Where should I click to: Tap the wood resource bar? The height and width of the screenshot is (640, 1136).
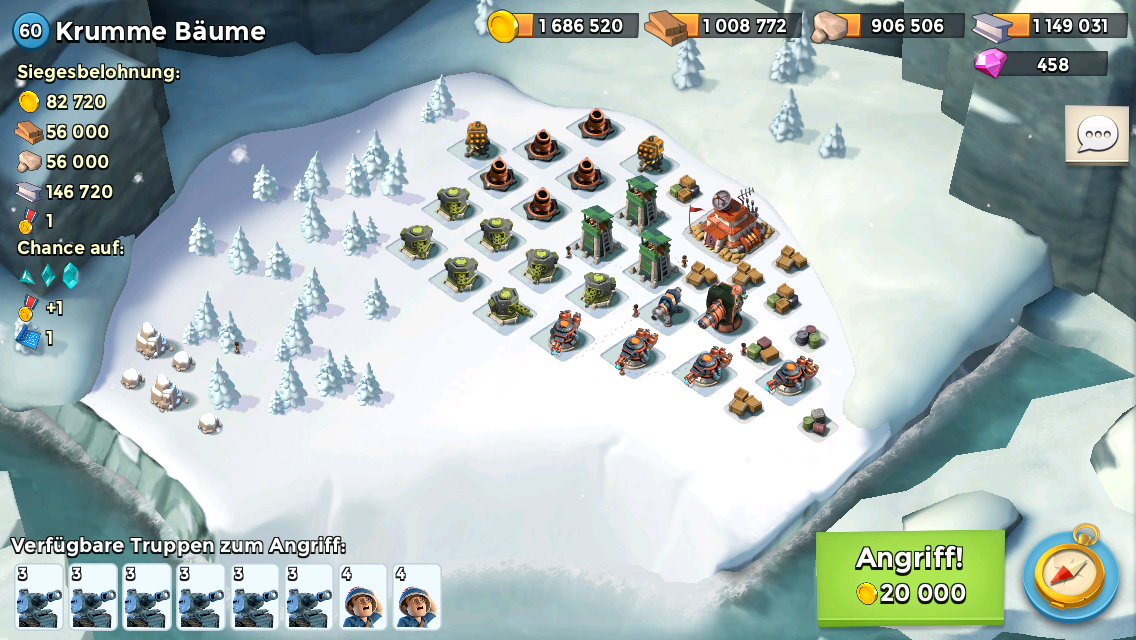point(726,25)
